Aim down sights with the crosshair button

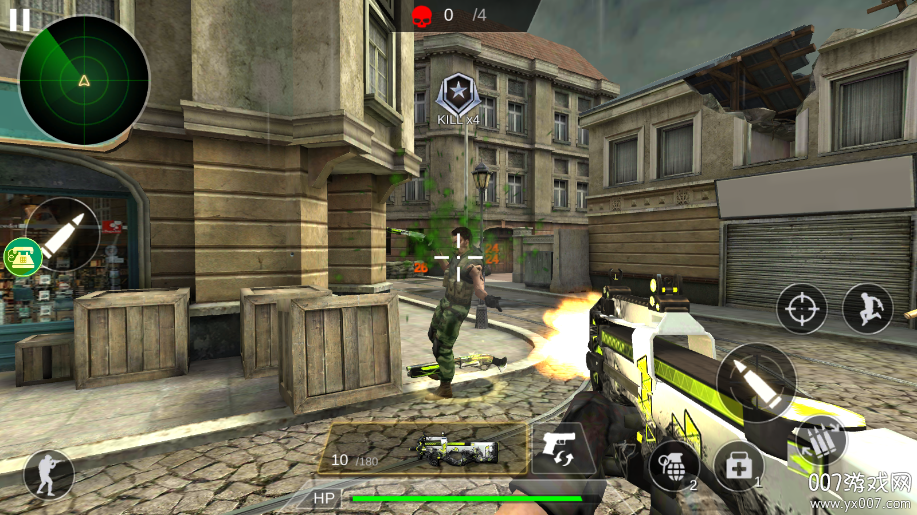point(801,309)
